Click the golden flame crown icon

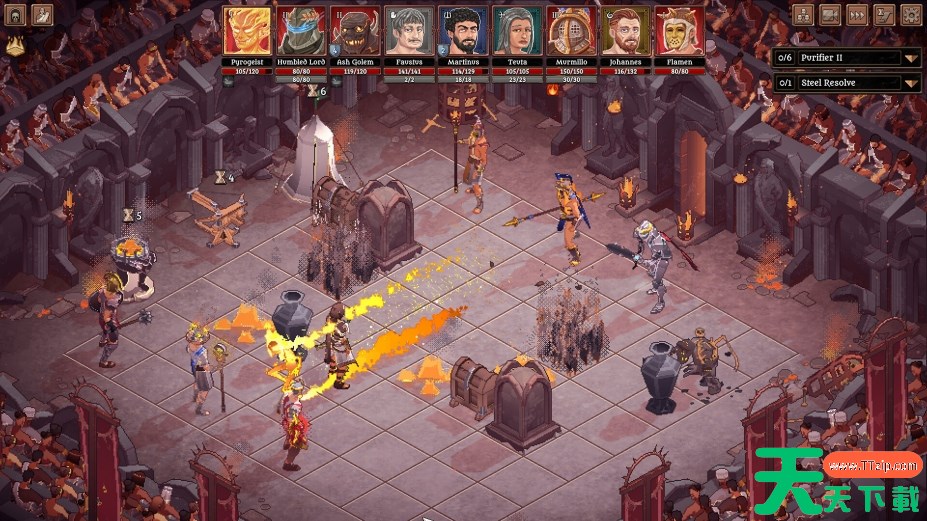coord(15,45)
